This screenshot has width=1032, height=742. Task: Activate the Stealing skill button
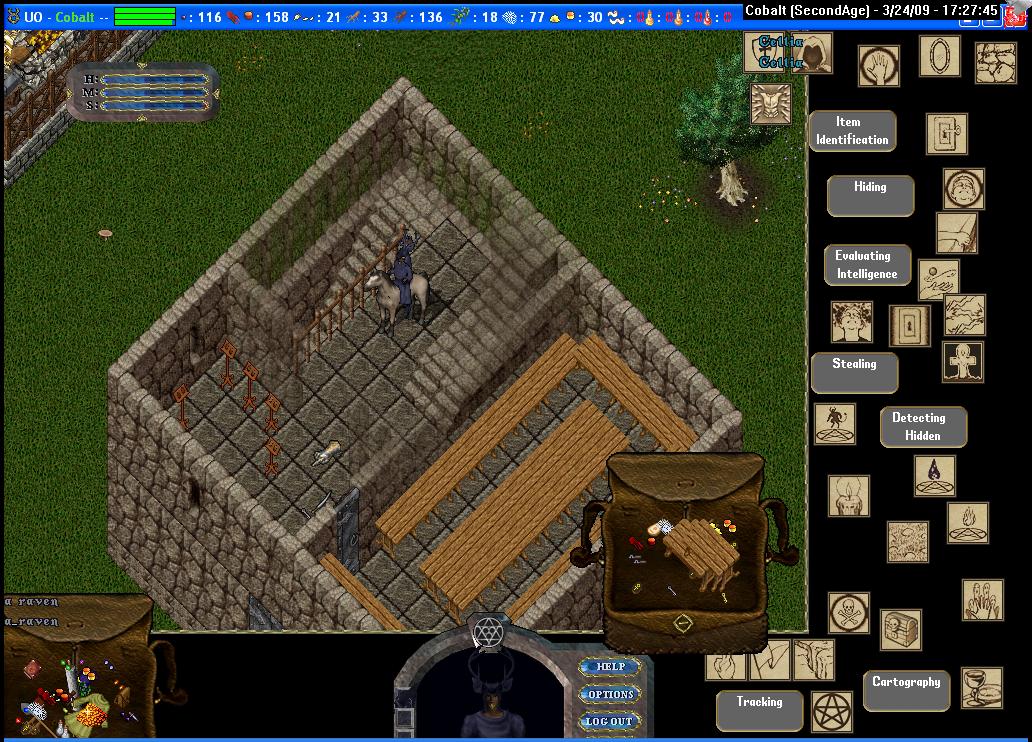coord(854,372)
